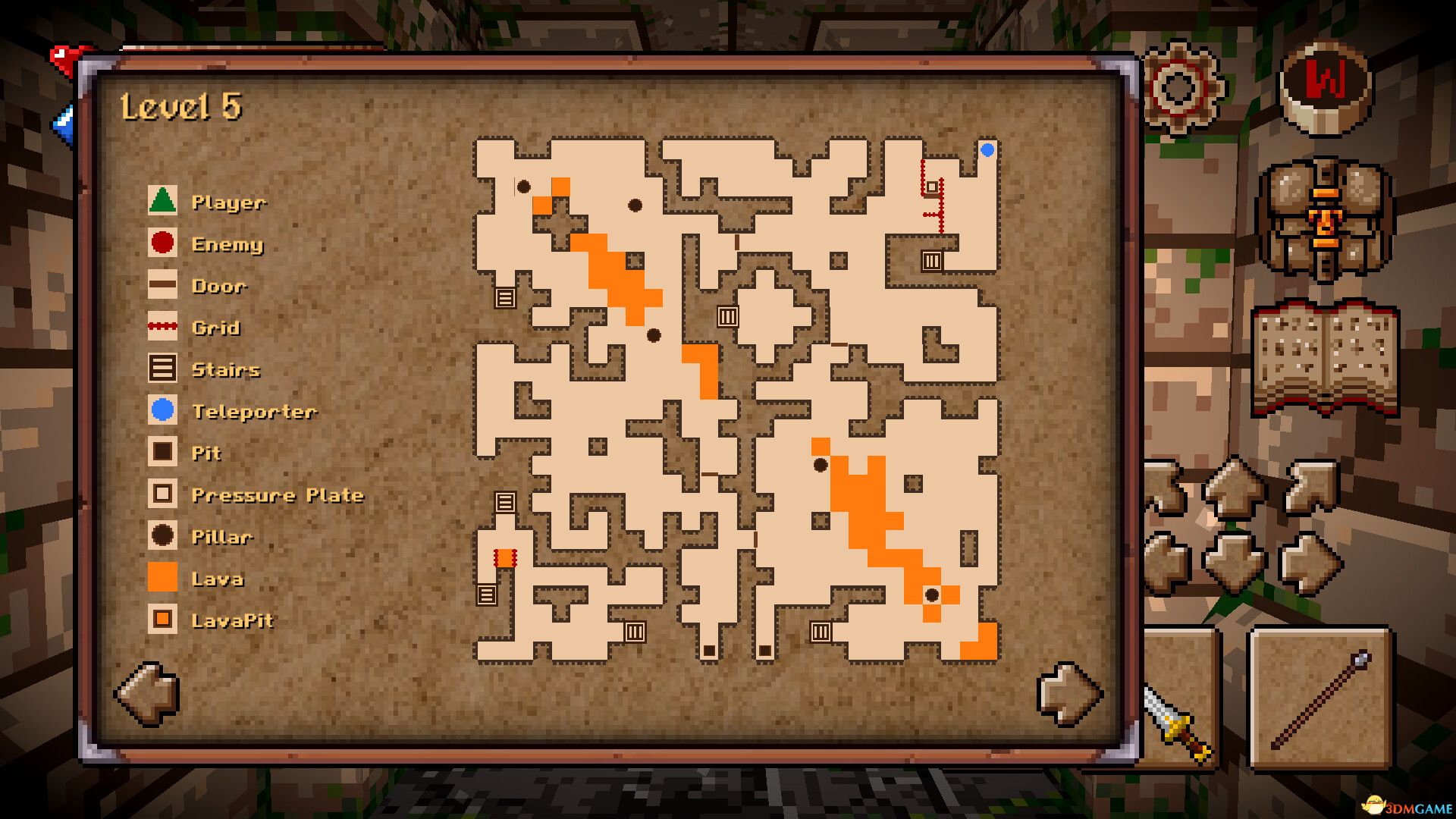Strafe right with the right arrow
This screenshot has height=819, width=1456.
1310,563
